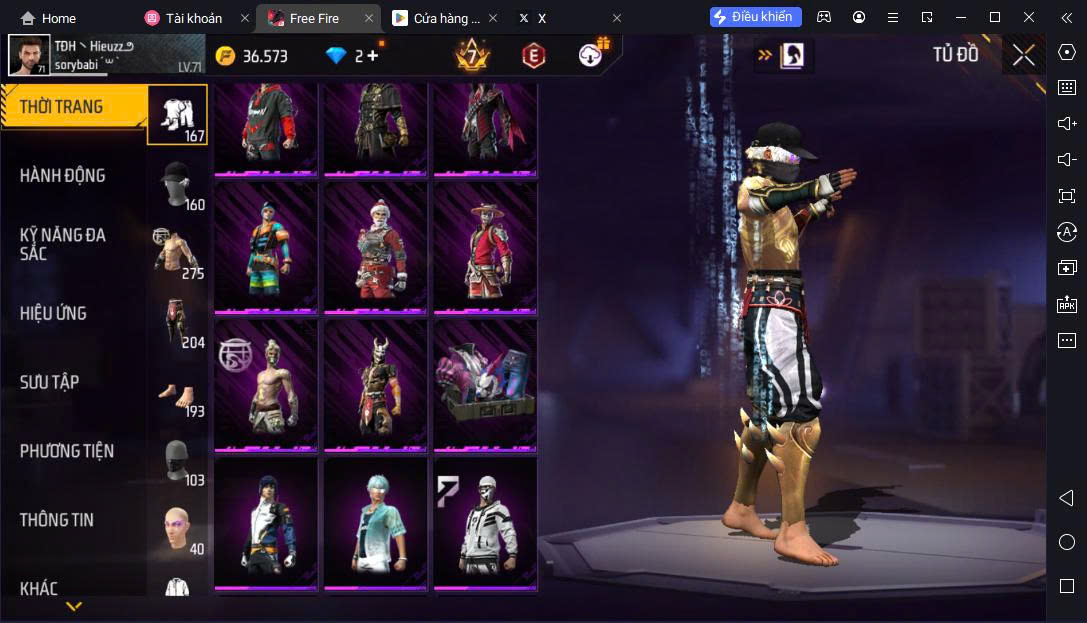Switch to the HÀNH ĐỘNG tab
Image resolution: width=1087 pixels, height=623 pixels.
click(x=75, y=176)
